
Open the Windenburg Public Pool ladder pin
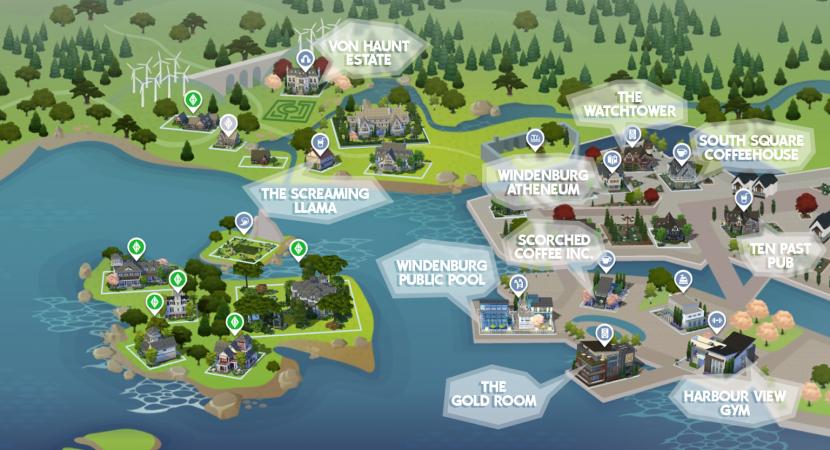click(519, 284)
